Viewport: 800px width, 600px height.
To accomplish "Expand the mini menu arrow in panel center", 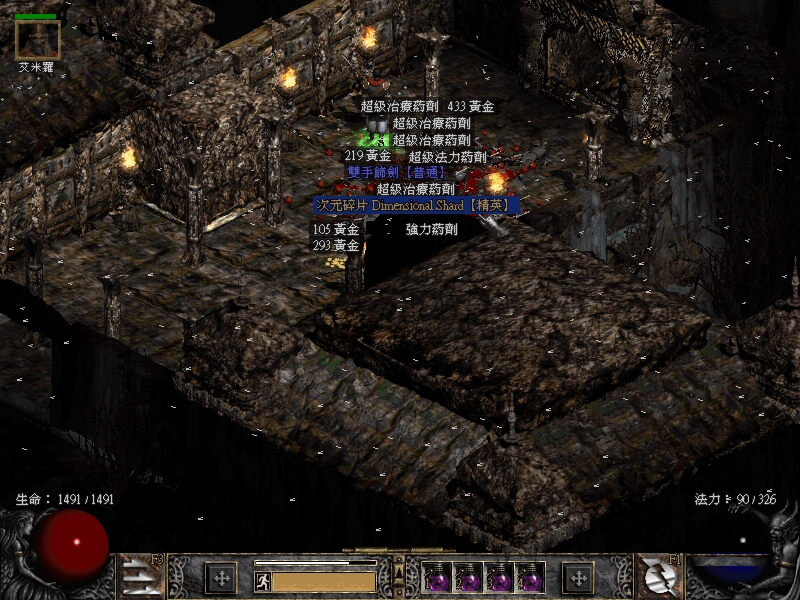I will (400, 575).
